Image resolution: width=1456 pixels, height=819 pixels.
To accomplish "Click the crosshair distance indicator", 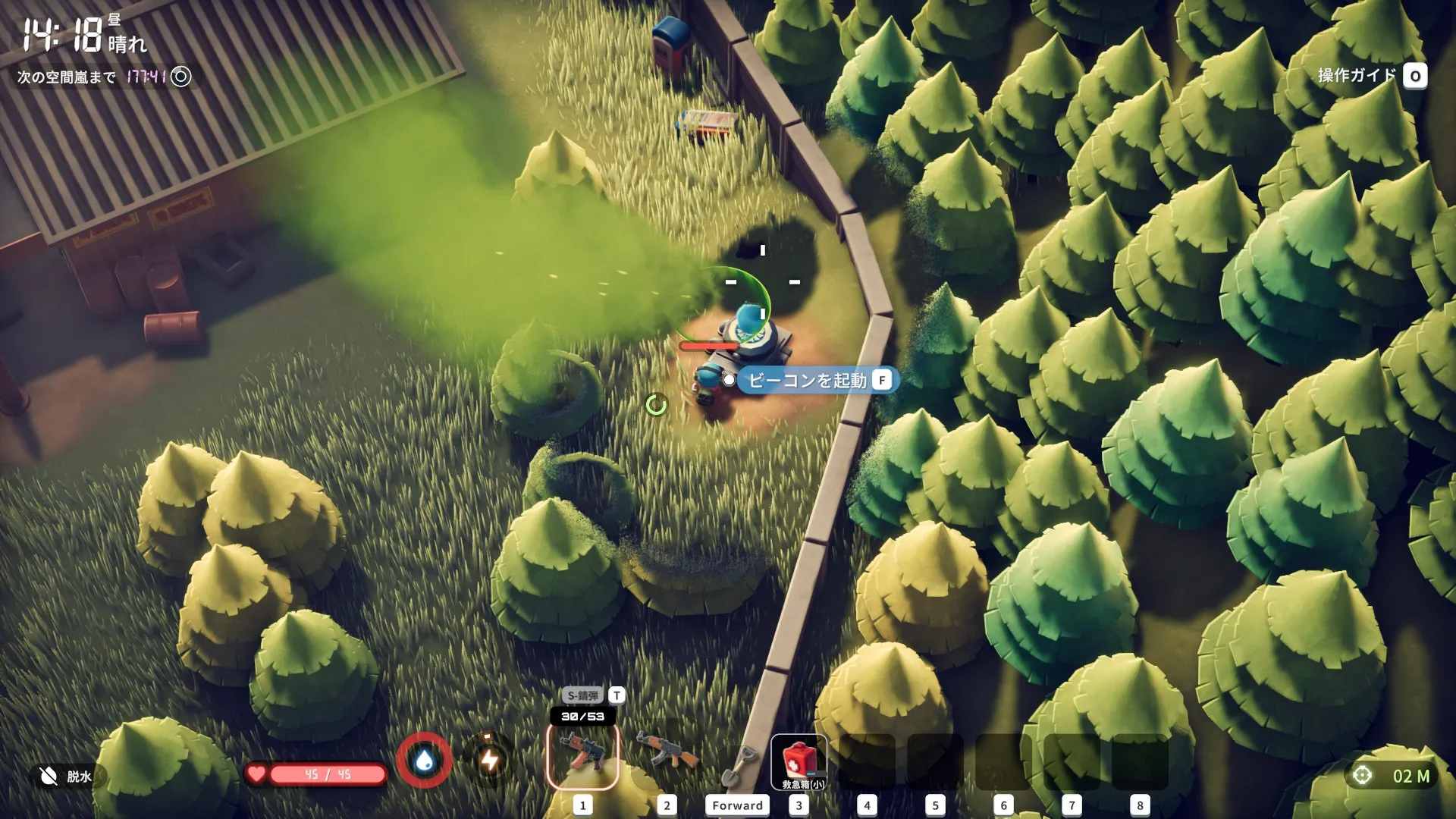I will pos(1363,776).
